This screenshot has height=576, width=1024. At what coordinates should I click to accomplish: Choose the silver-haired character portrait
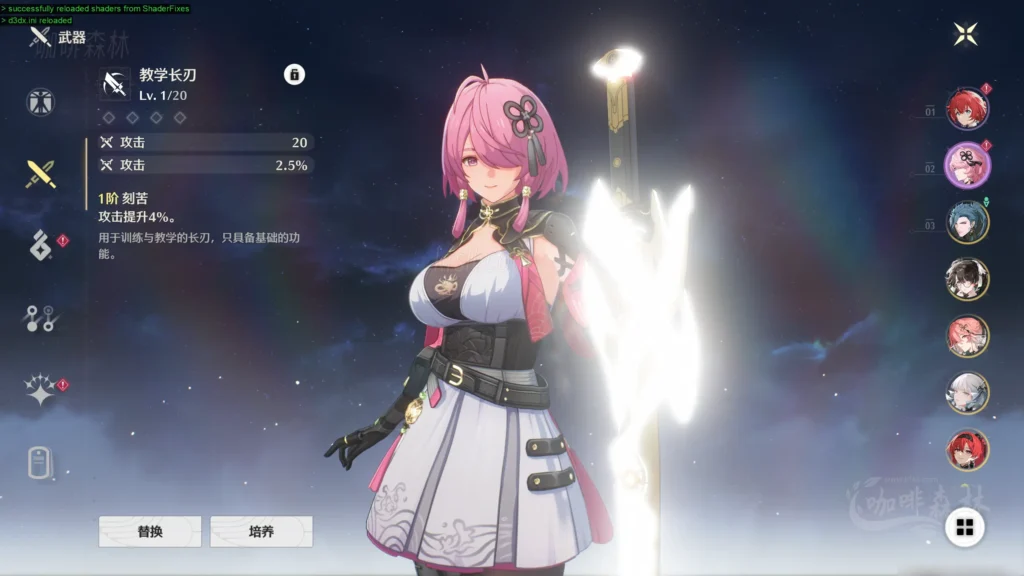tap(967, 393)
